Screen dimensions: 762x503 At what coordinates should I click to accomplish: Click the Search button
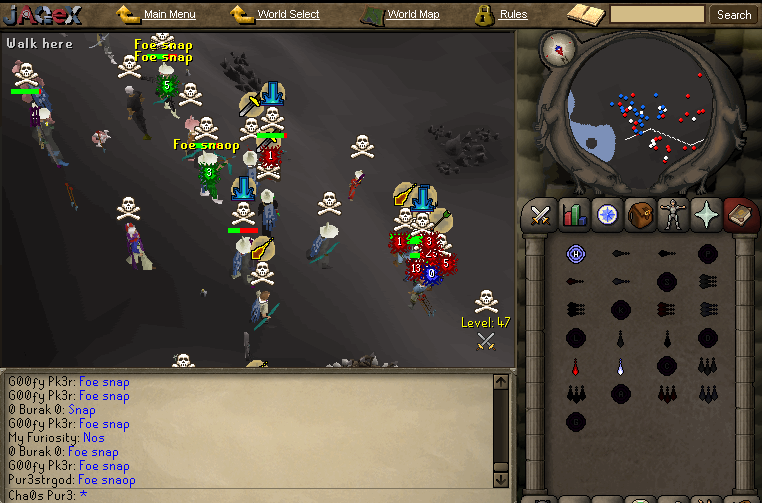point(734,15)
